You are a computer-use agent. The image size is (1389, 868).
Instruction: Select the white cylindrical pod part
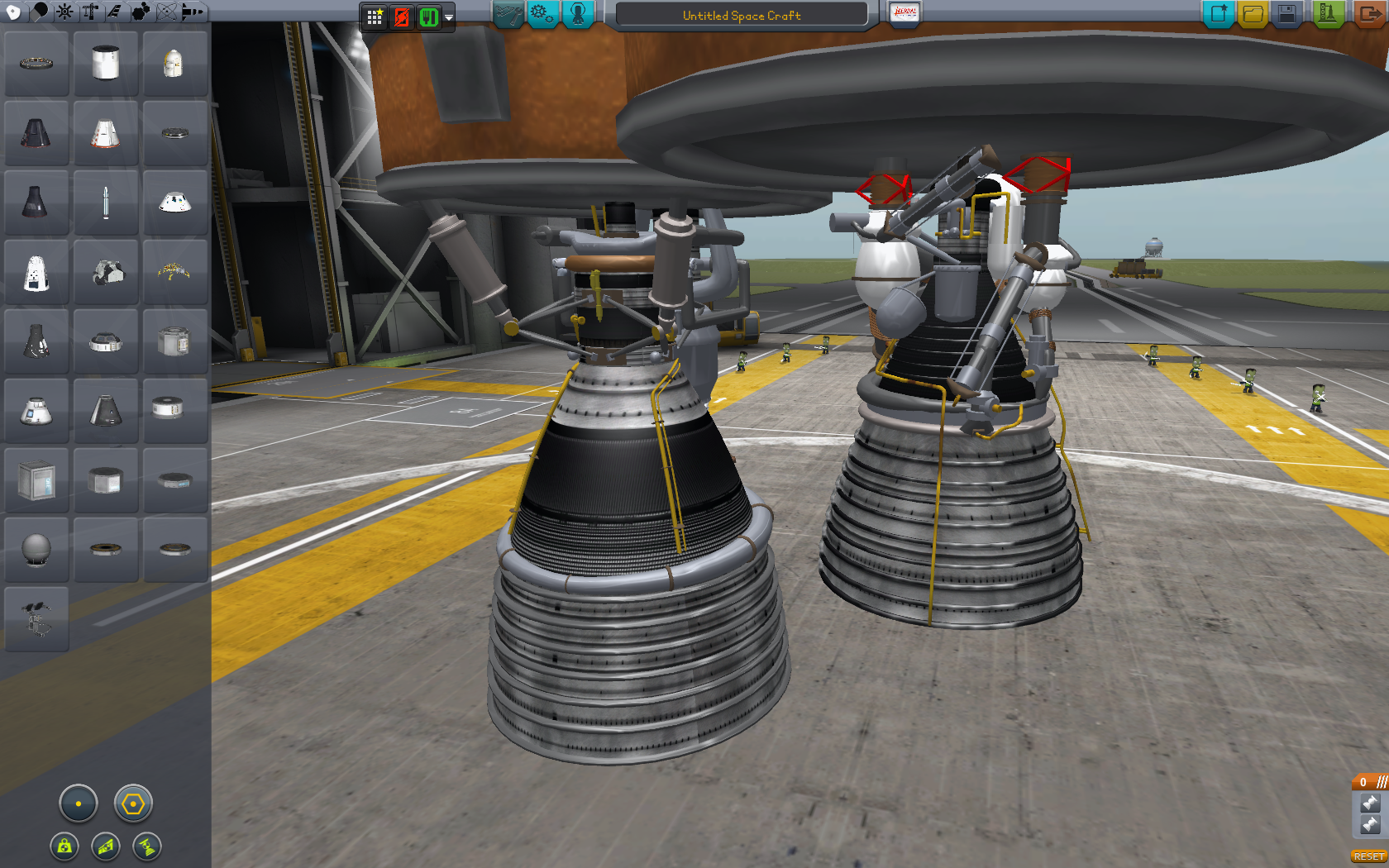(x=106, y=63)
